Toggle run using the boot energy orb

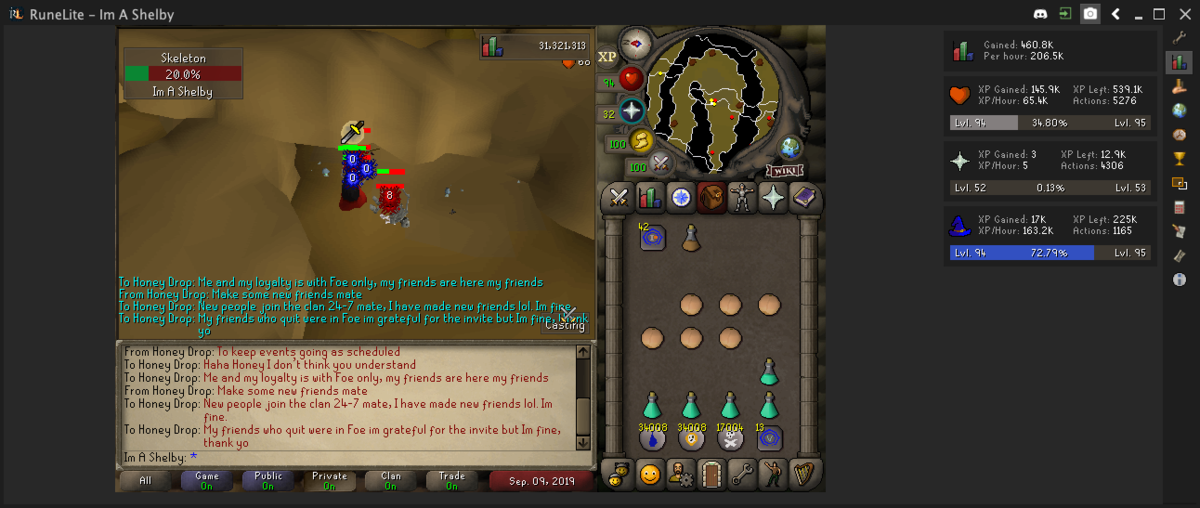point(641,141)
